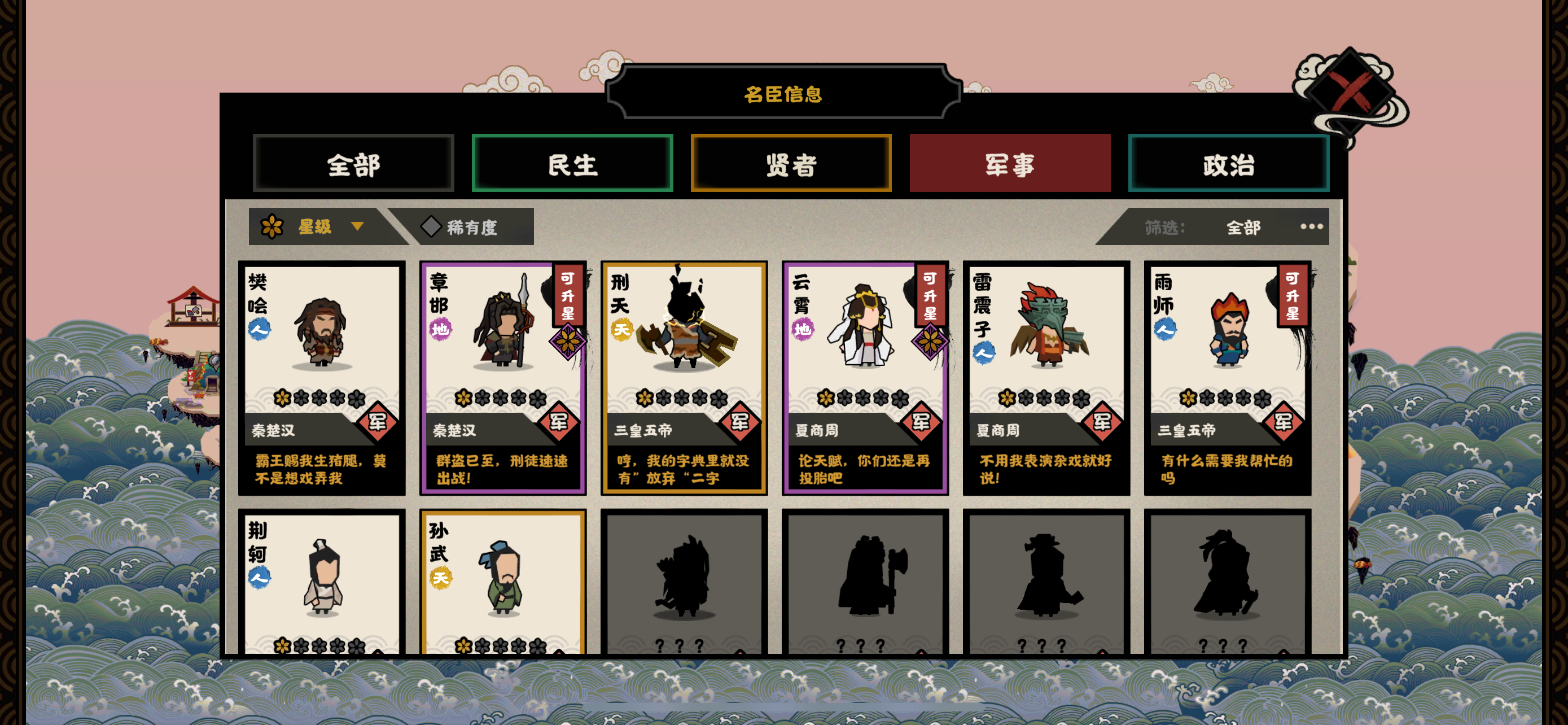Screen dimensions: 1568x725
Task: Click the ink-brush X close icon
Action: pos(1350,91)
